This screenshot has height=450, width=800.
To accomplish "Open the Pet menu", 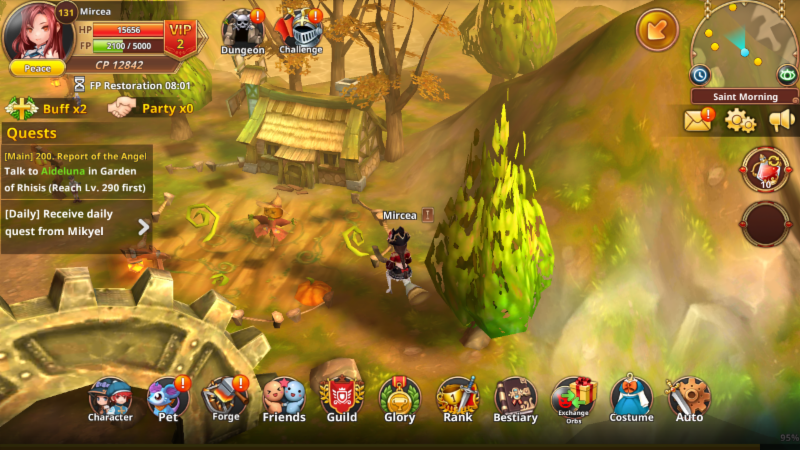I will pos(168,399).
